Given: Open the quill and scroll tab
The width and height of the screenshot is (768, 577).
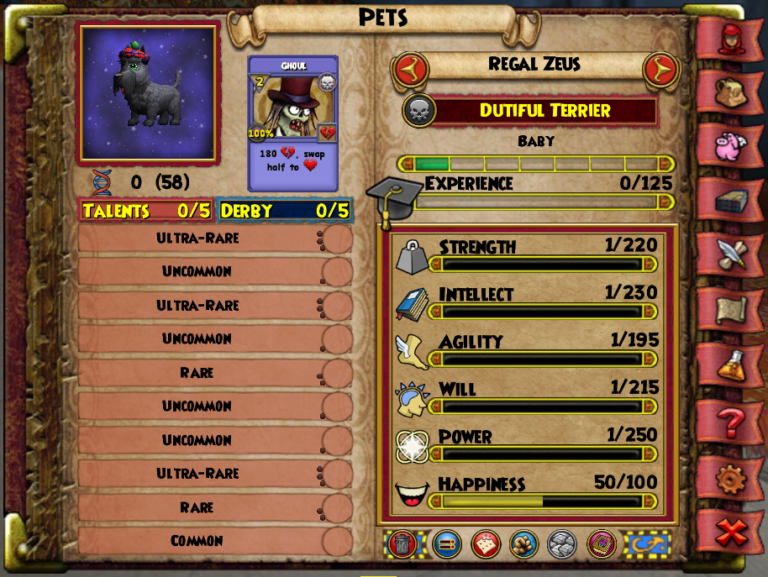Looking at the screenshot, I should click(729, 254).
